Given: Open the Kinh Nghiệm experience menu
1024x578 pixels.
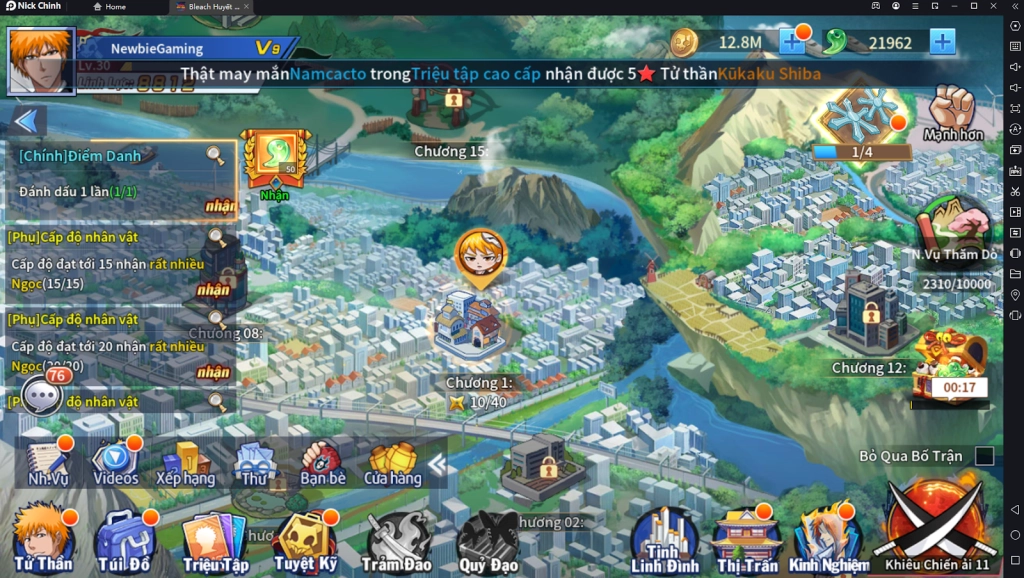Looking at the screenshot, I should pyautogui.click(x=828, y=540).
